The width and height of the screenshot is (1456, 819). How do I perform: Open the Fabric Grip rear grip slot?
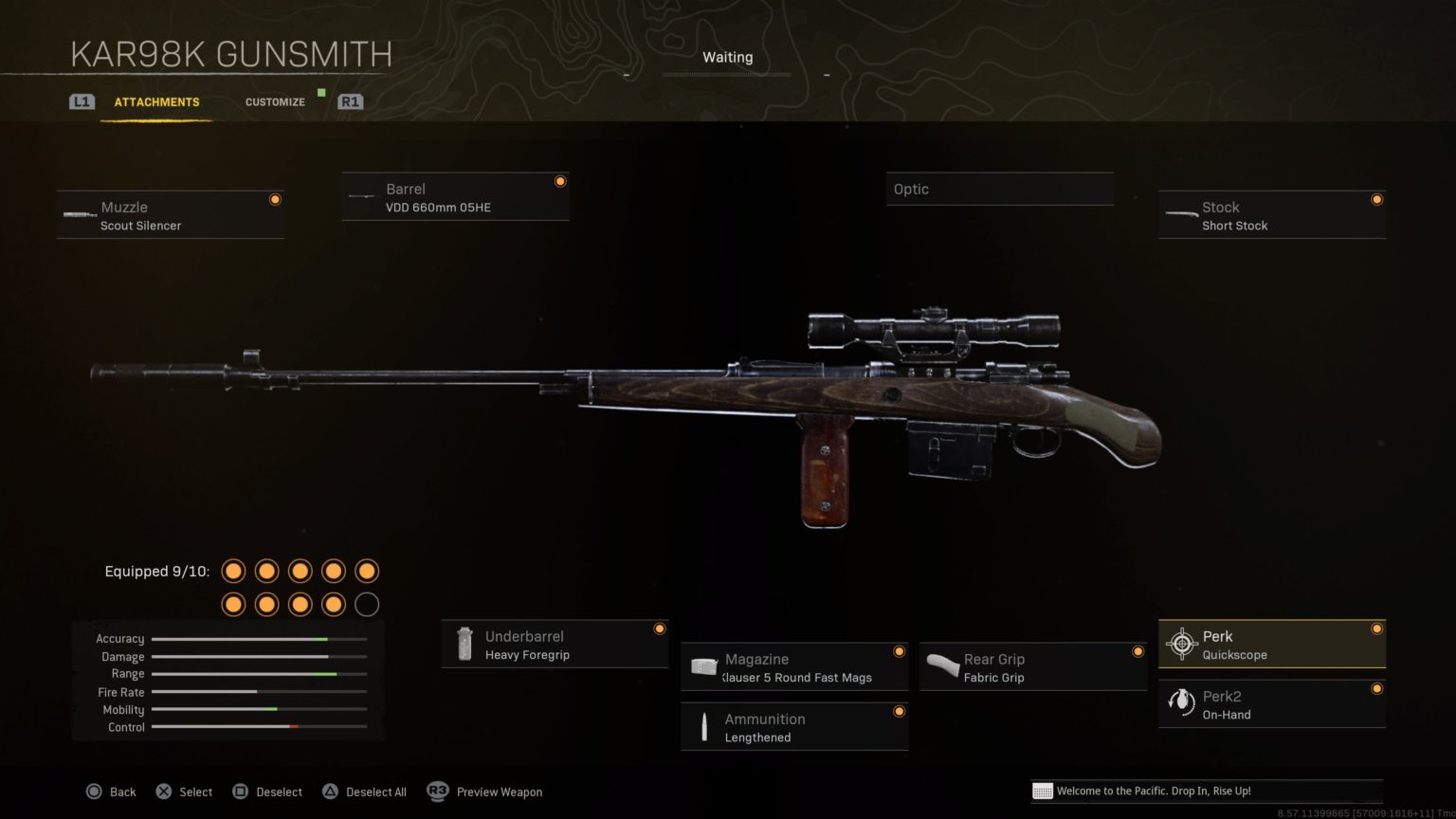(x=1032, y=666)
